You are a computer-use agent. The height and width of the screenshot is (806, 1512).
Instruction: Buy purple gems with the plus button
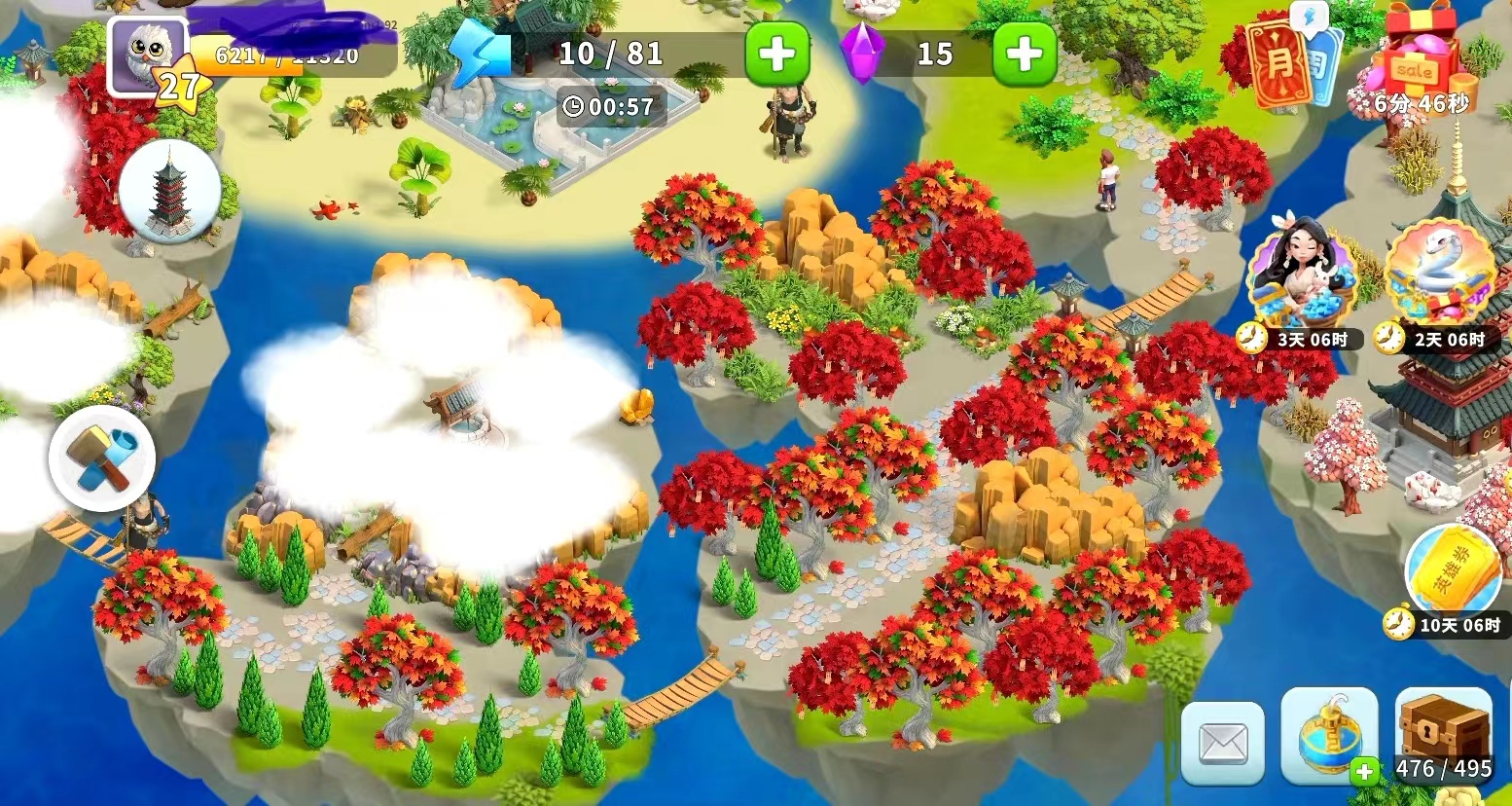pos(1024,55)
